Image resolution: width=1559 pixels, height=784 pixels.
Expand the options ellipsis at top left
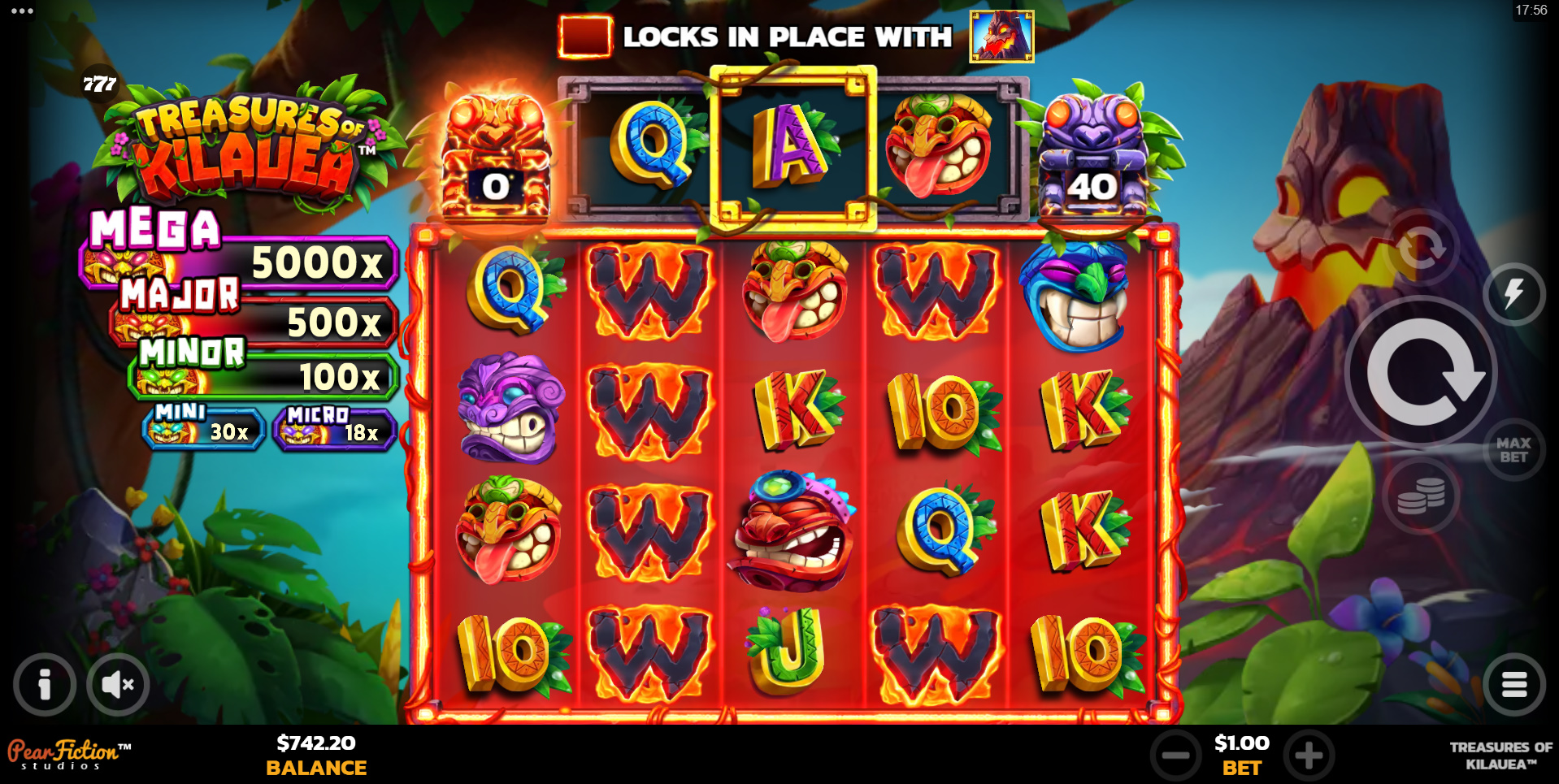[20, 11]
